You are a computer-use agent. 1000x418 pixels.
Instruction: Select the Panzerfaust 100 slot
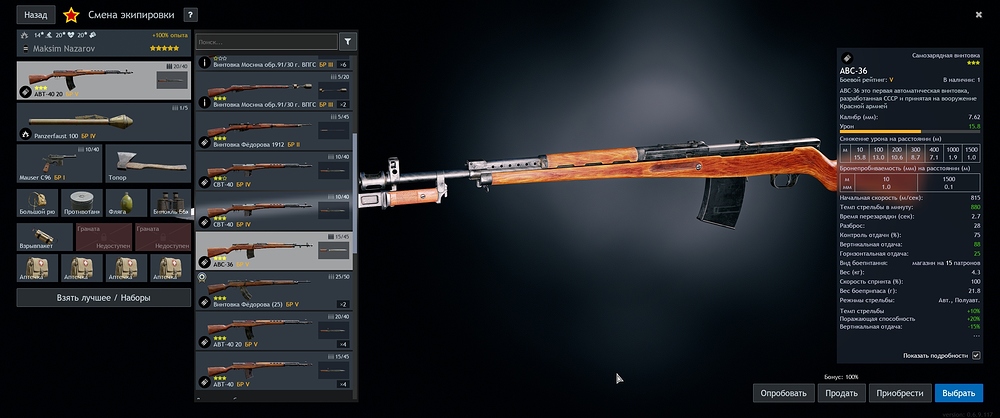pos(104,122)
